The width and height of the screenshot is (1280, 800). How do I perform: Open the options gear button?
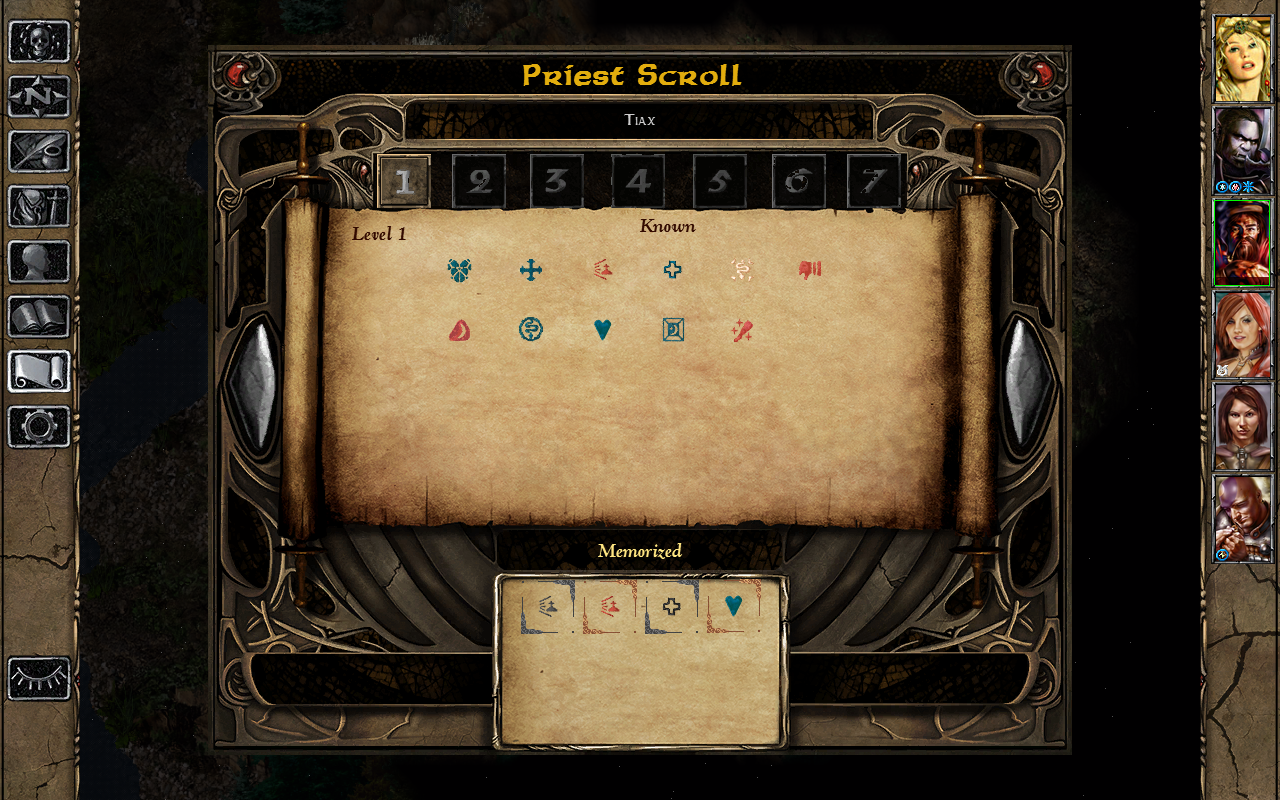39,427
